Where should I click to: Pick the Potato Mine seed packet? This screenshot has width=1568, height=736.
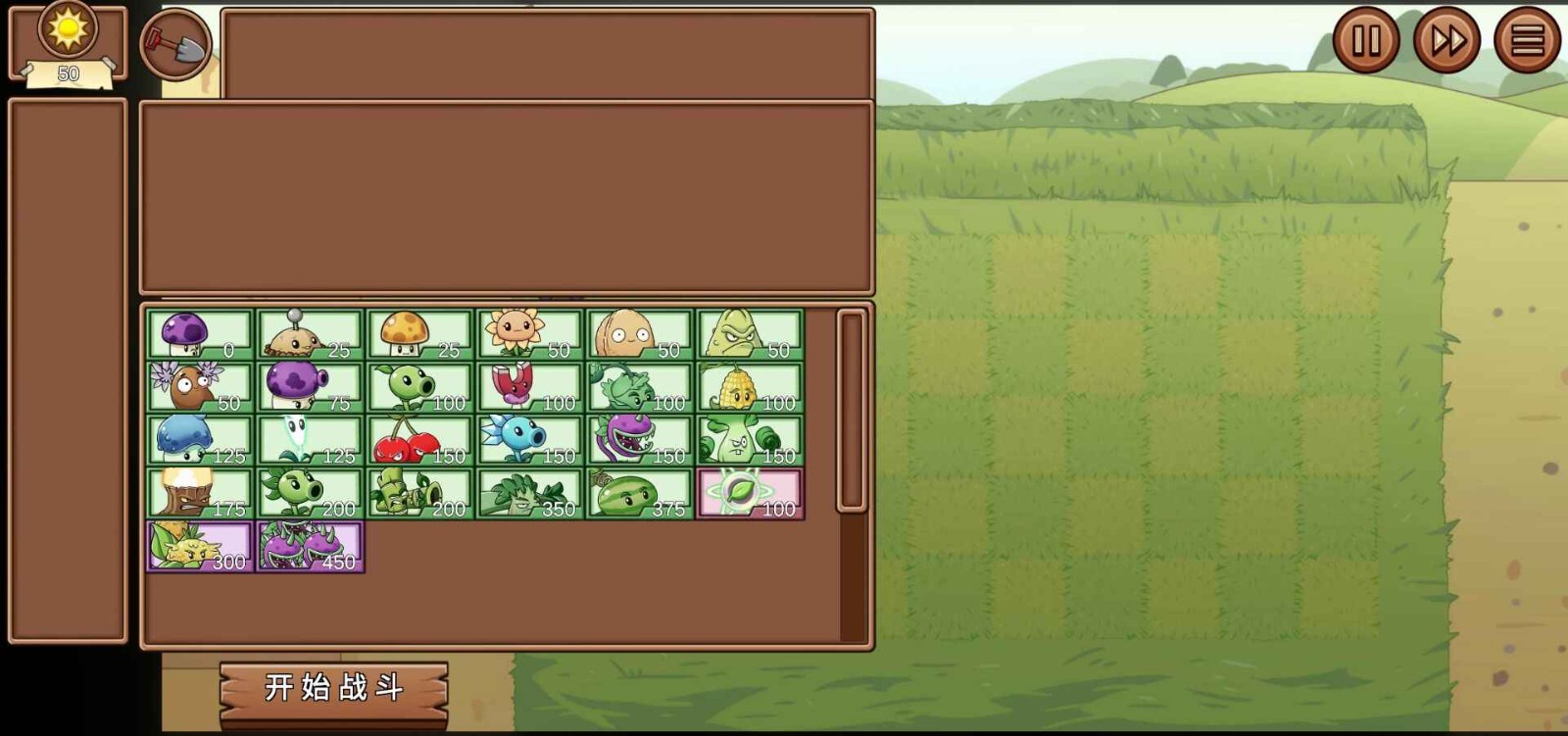point(309,333)
